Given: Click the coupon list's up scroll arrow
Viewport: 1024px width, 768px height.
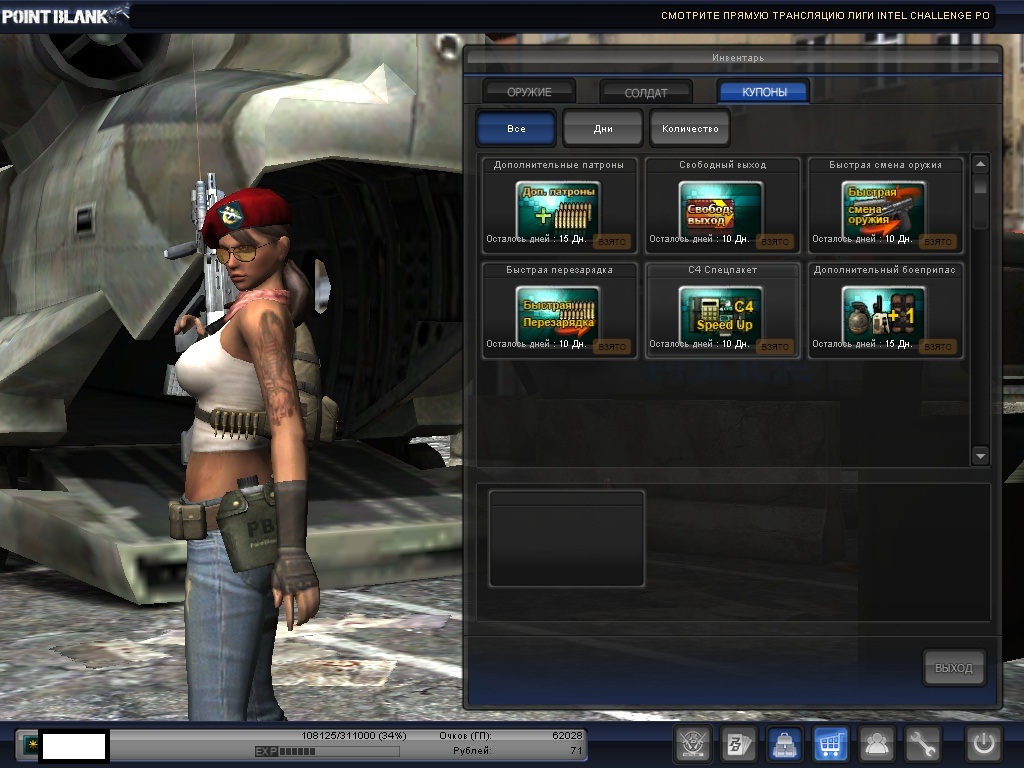Looking at the screenshot, I should tap(980, 164).
